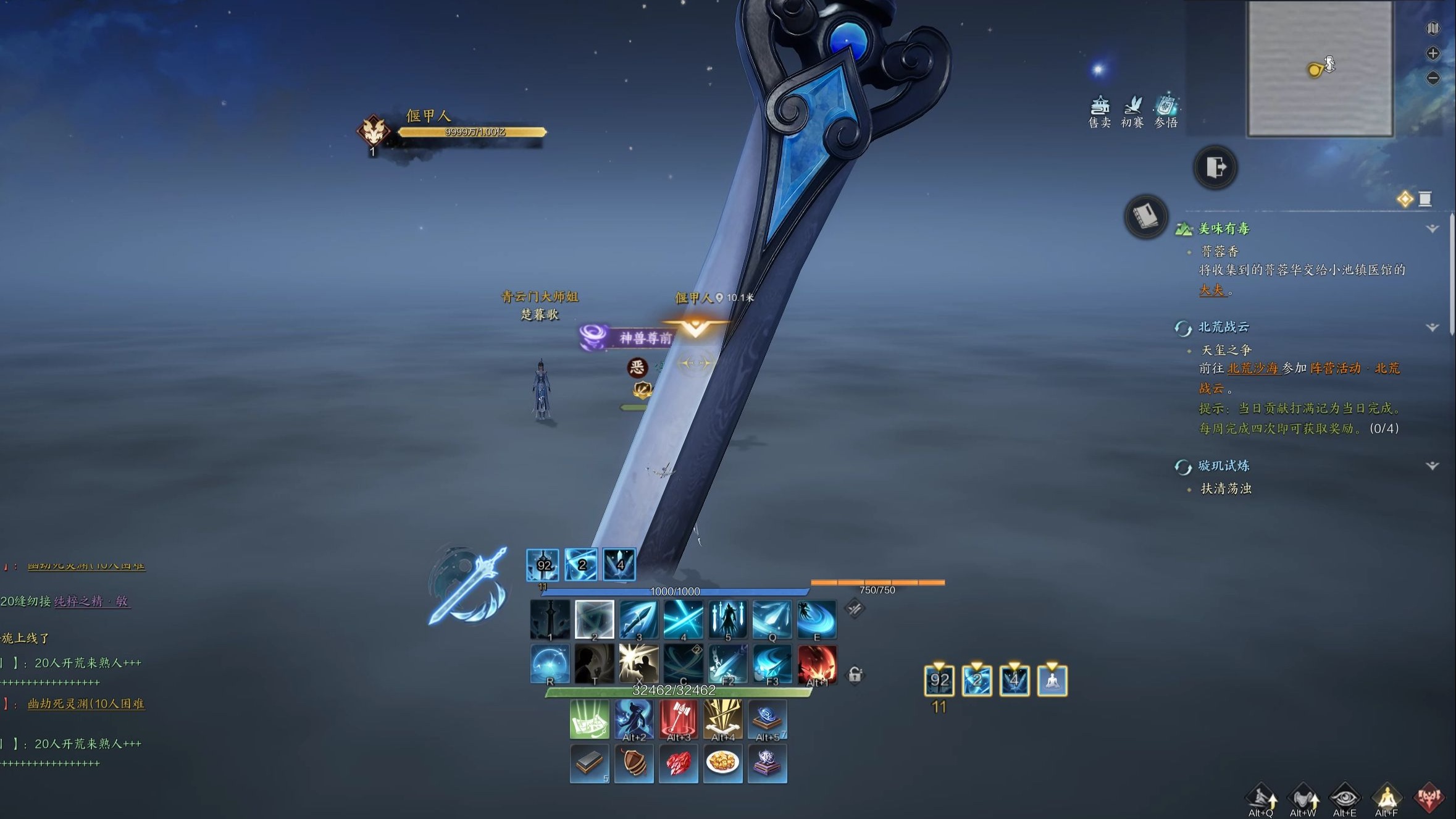
Task: Zoom out the minimap with minus
Action: pyautogui.click(x=1433, y=78)
